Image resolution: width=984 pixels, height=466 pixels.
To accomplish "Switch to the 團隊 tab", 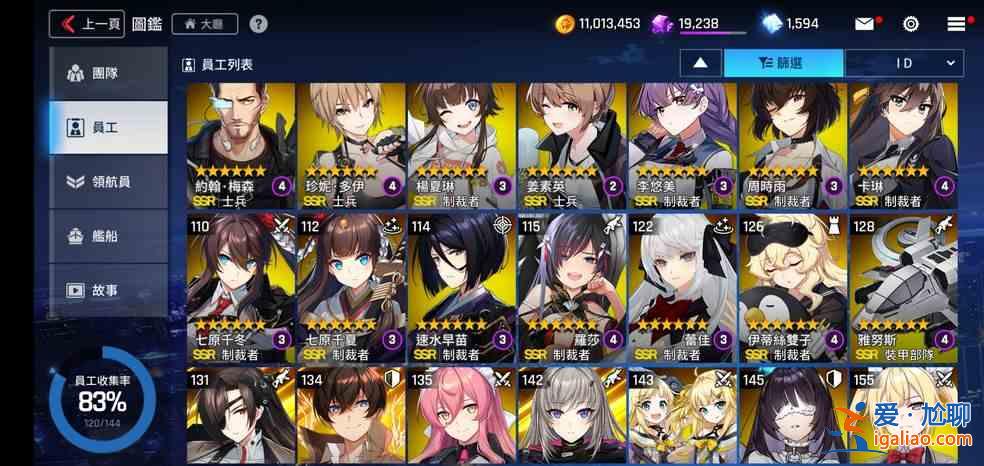I will 108,73.
